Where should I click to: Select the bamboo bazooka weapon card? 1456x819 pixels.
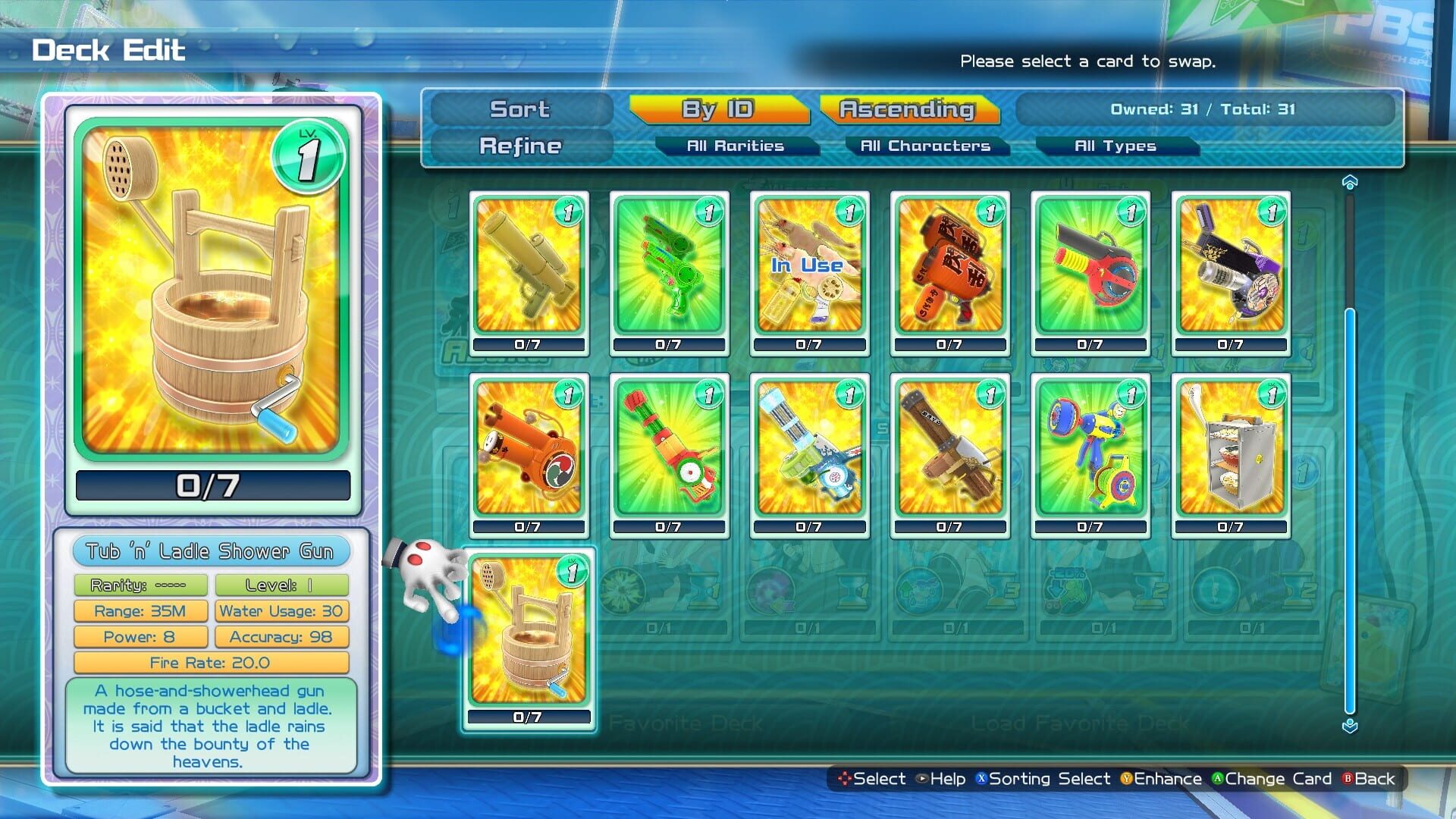(529, 269)
